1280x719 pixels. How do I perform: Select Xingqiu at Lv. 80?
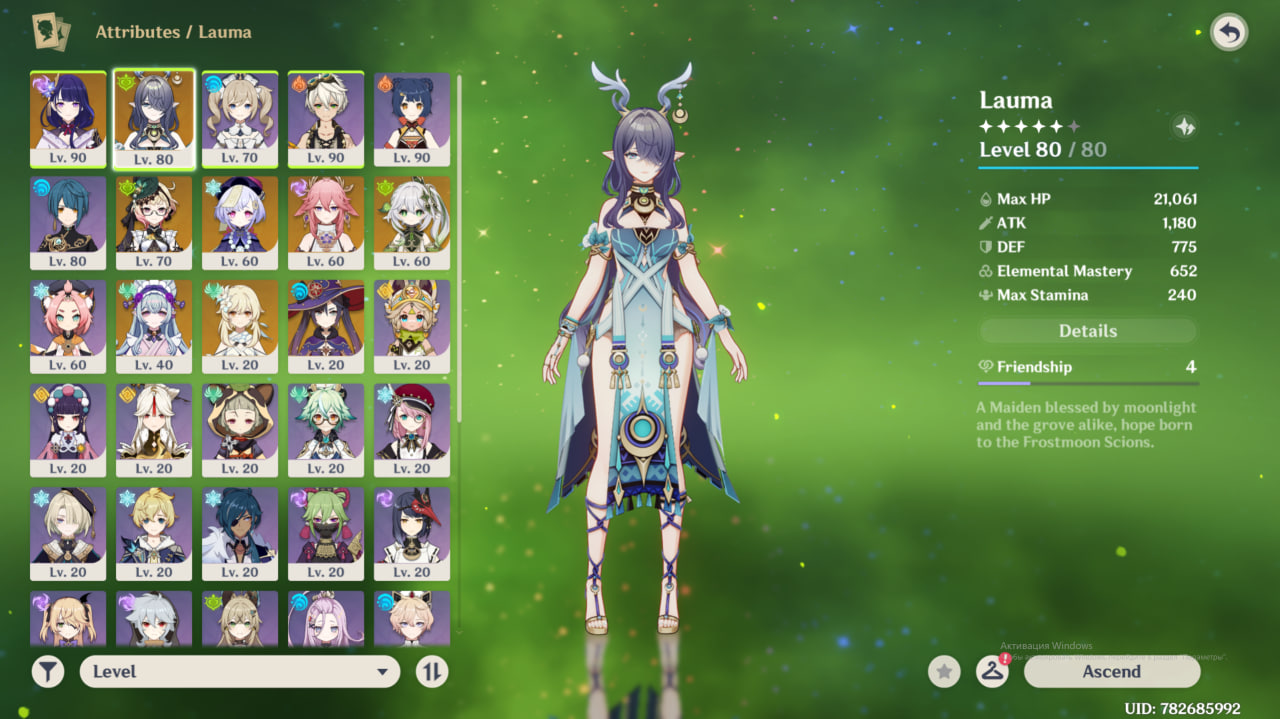(68, 222)
